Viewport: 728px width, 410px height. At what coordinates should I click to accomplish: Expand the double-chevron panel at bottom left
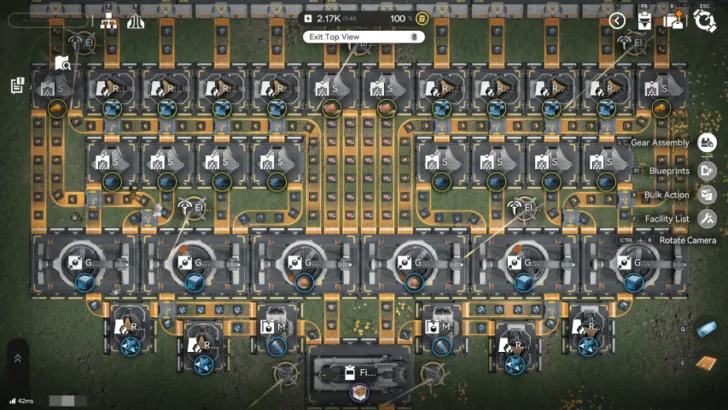(17, 357)
